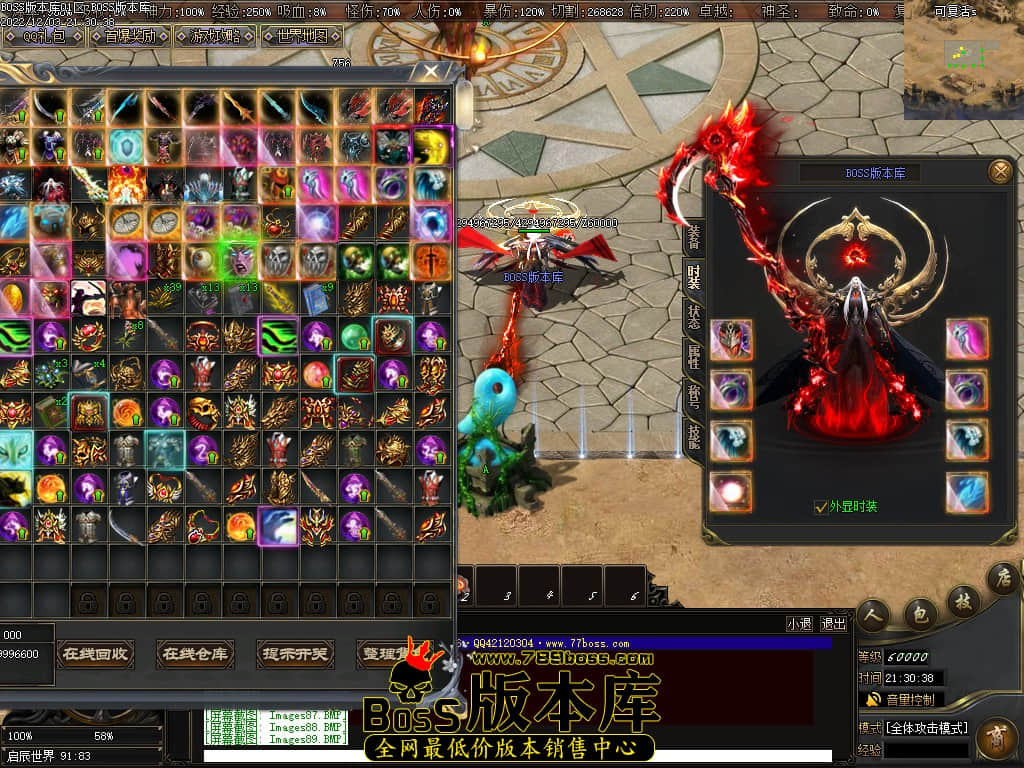Click the 小退 logout-to-character button

point(799,624)
